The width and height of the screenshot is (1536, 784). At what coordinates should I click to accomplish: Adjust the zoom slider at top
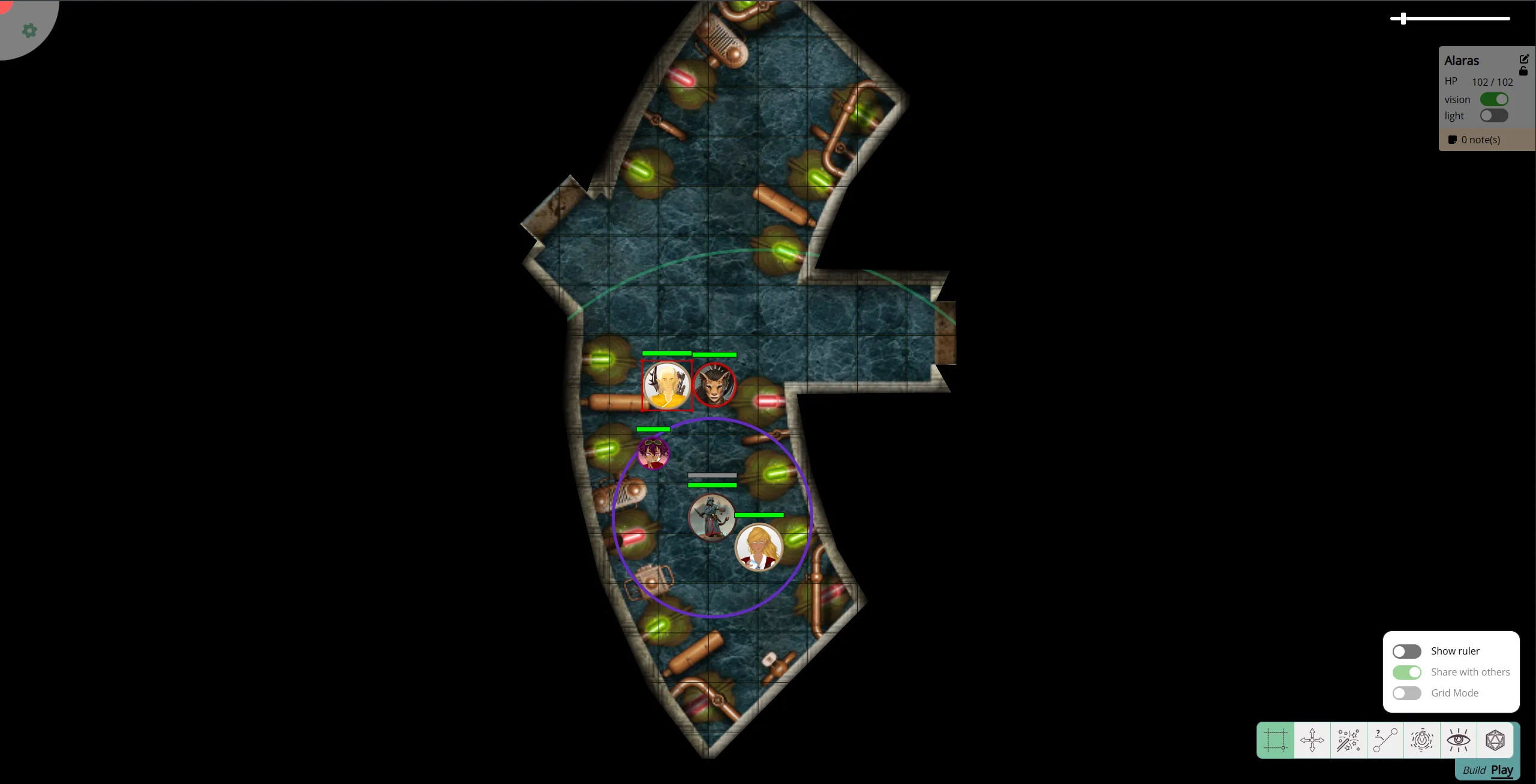click(x=1403, y=19)
